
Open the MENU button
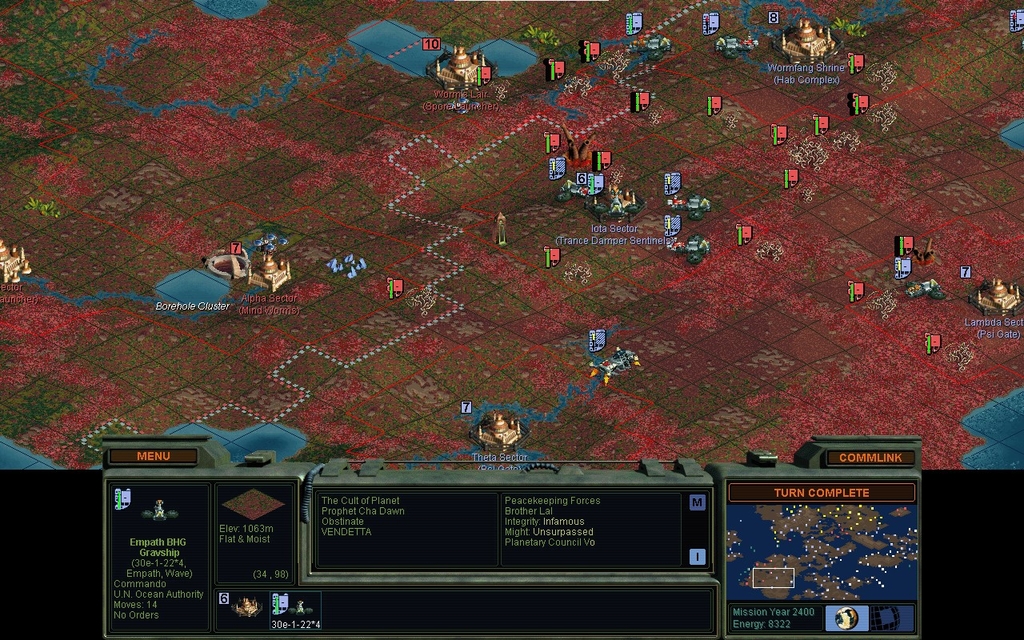[153, 456]
